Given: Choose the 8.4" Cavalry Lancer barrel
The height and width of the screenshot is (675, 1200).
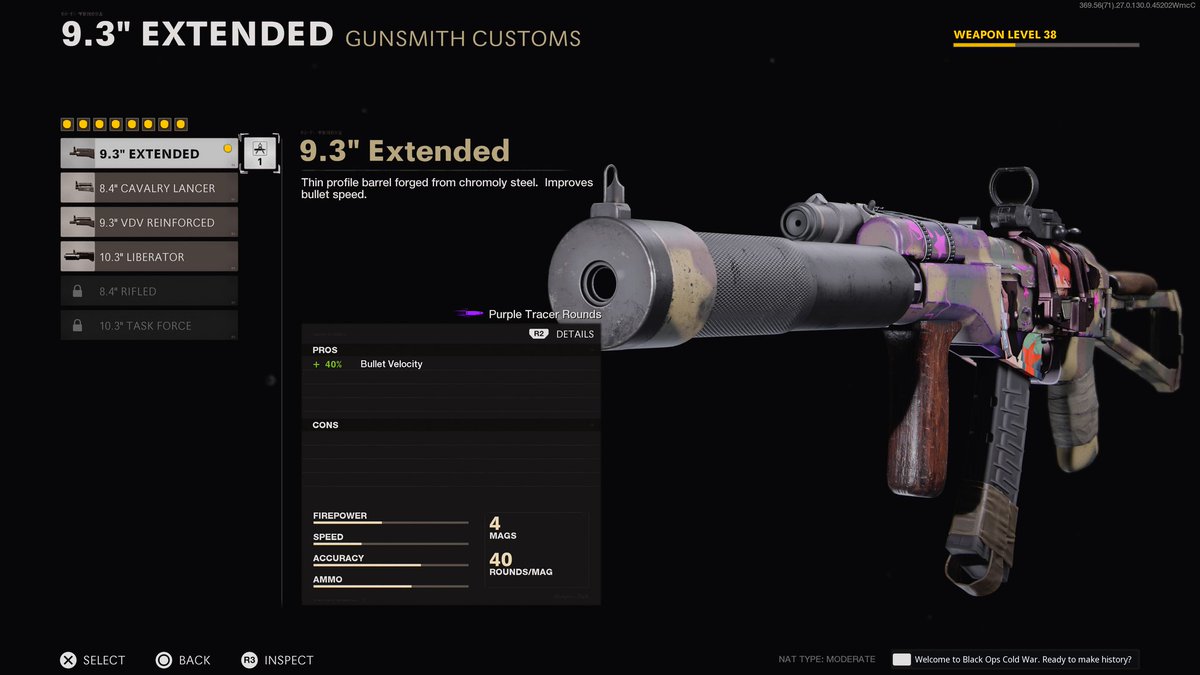Looking at the screenshot, I should [149, 188].
